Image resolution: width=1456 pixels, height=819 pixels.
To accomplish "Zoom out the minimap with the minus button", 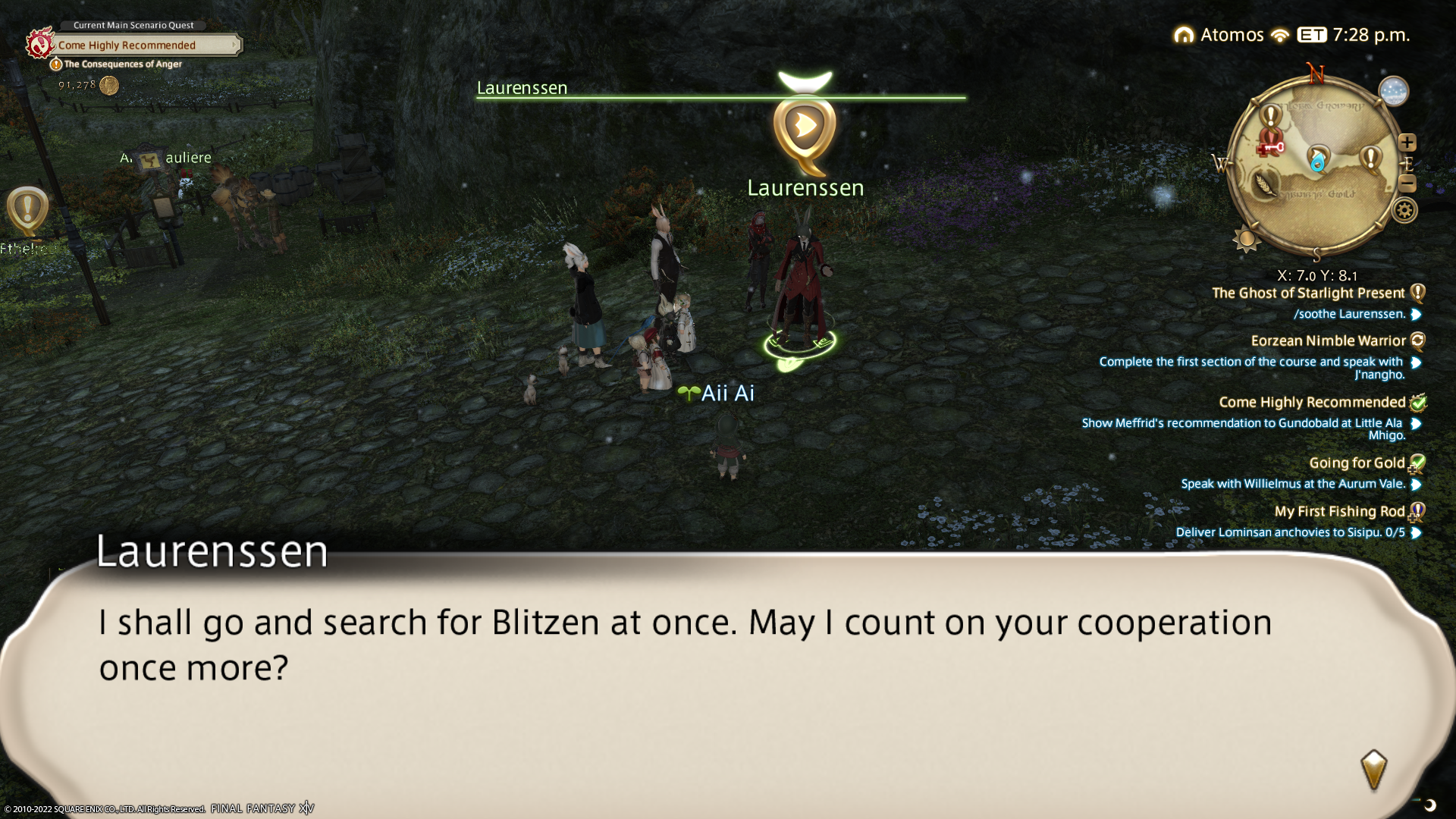I will 1407,183.
